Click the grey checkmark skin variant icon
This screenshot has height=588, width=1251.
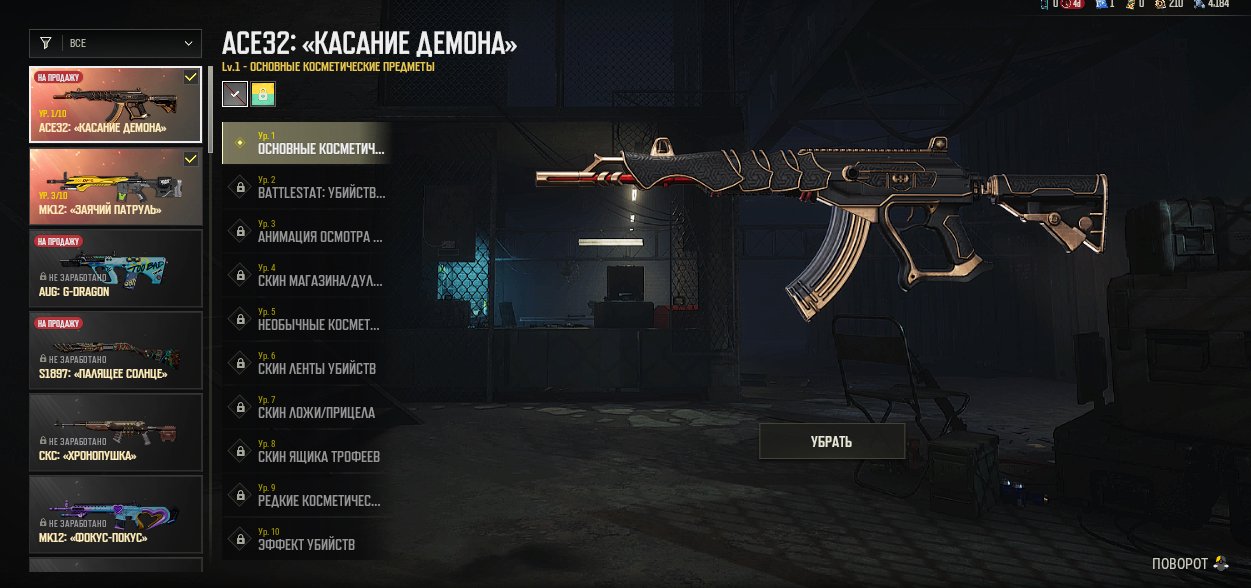(234, 94)
